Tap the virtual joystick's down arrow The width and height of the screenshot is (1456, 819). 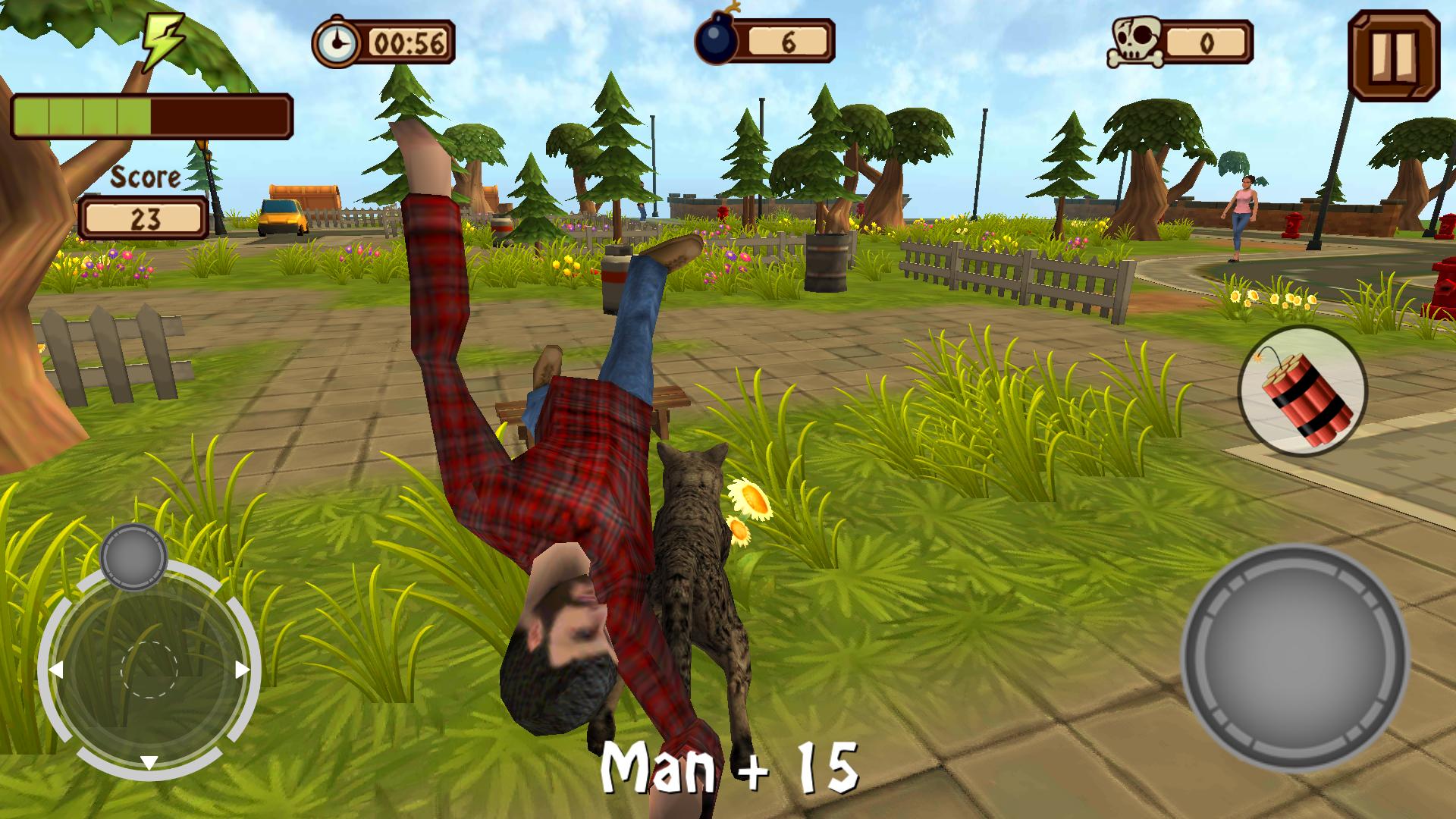[x=149, y=762]
